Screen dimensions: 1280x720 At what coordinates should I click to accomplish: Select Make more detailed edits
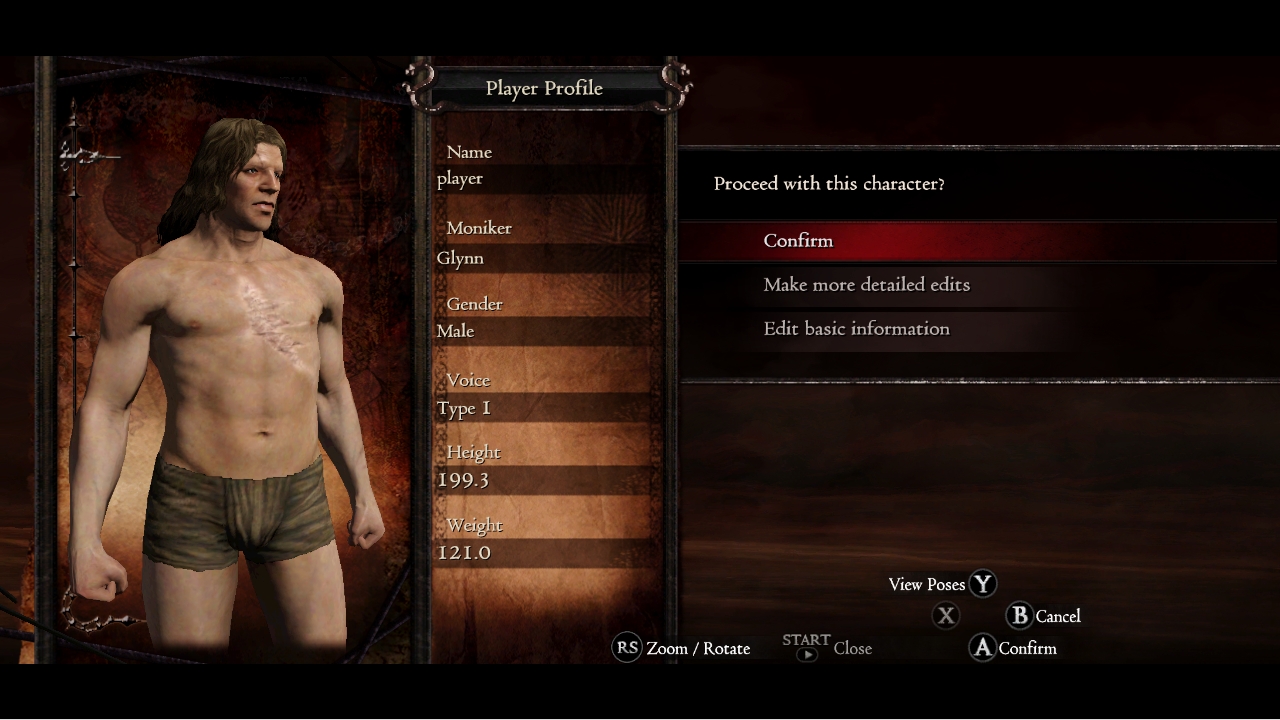(866, 285)
